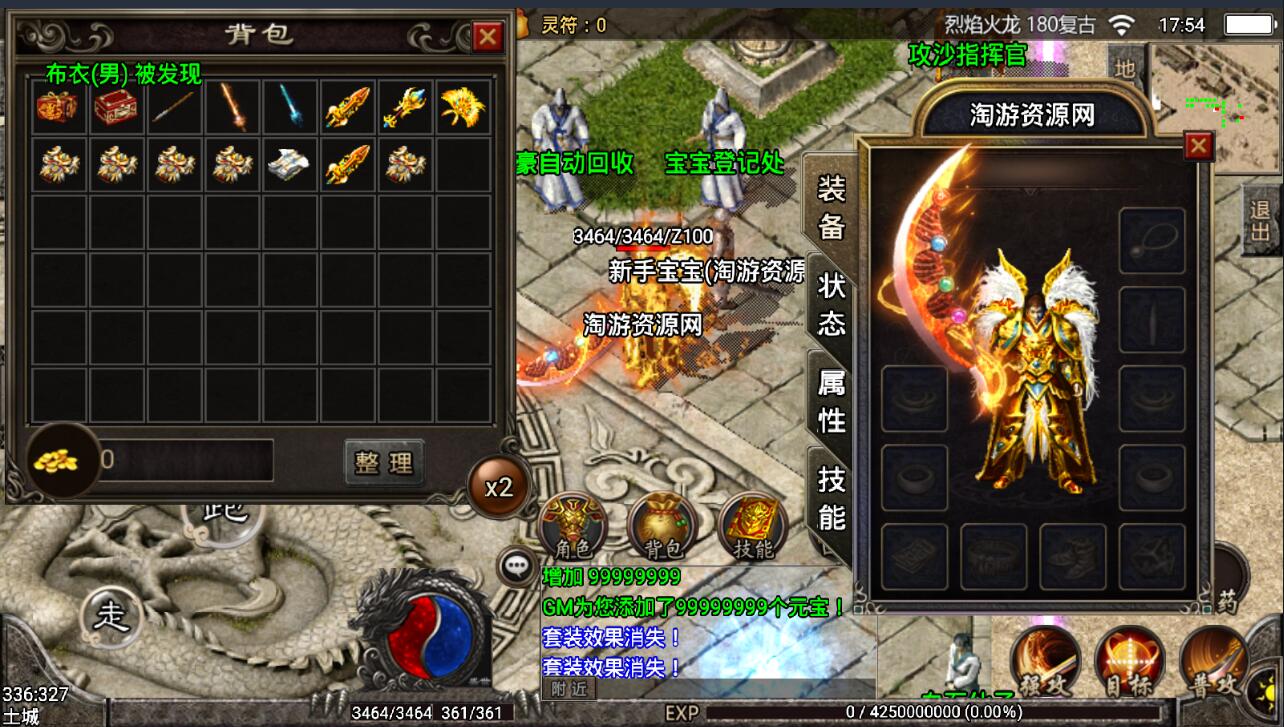Select the gold-blue staff item
The image size is (1284, 727).
point(405,106)
